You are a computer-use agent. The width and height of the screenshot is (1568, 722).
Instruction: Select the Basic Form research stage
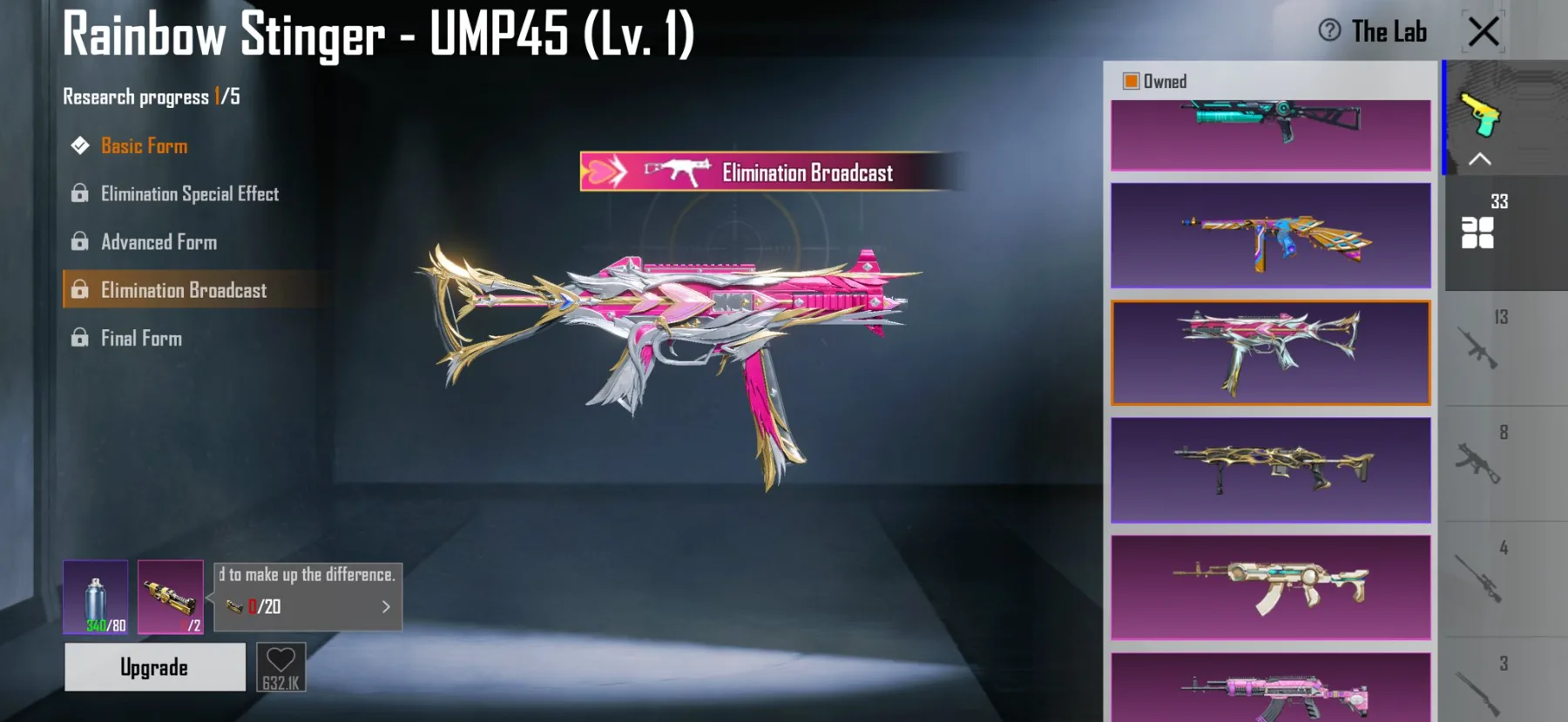144,145
